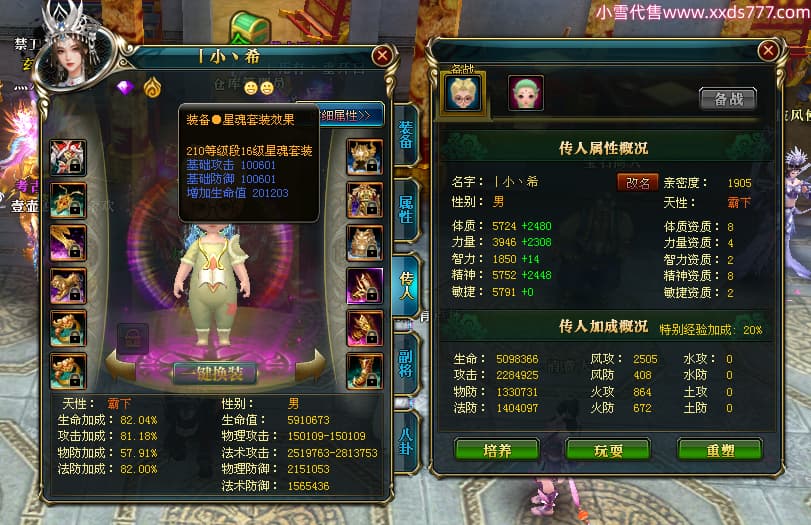Open the 副将 tab
Image resolution: width=811 pixels, height=525 pixels.
coord(406,358)
